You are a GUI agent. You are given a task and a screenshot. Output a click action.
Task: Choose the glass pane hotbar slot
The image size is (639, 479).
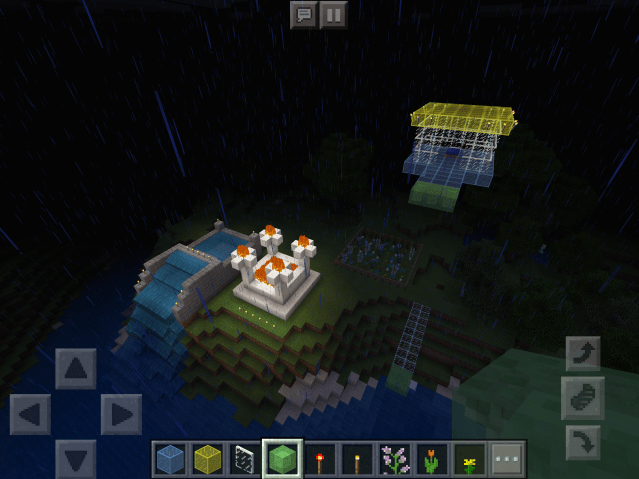tap(245, 459)
